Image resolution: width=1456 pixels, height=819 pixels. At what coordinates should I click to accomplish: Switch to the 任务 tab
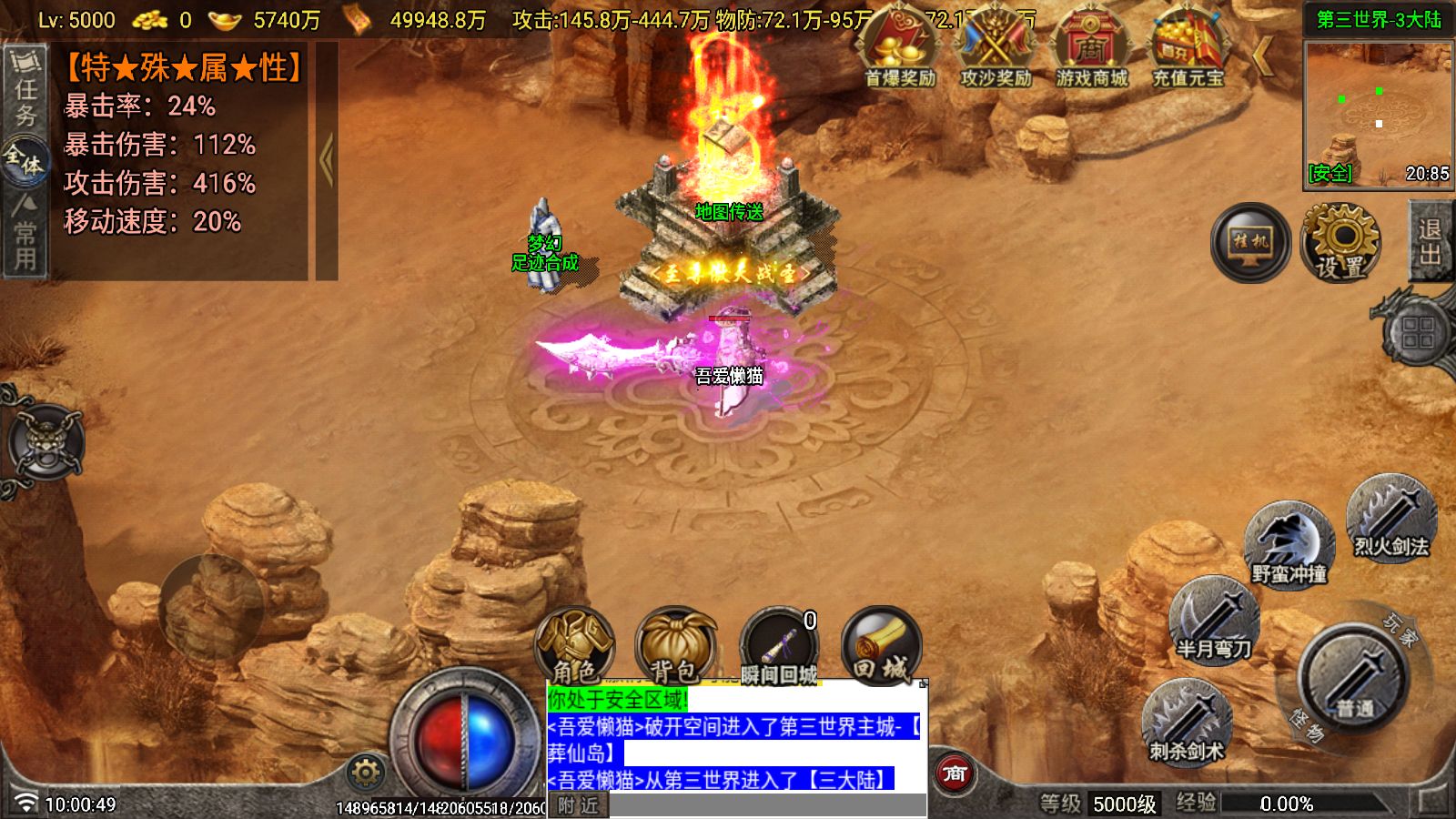(25, 91)
